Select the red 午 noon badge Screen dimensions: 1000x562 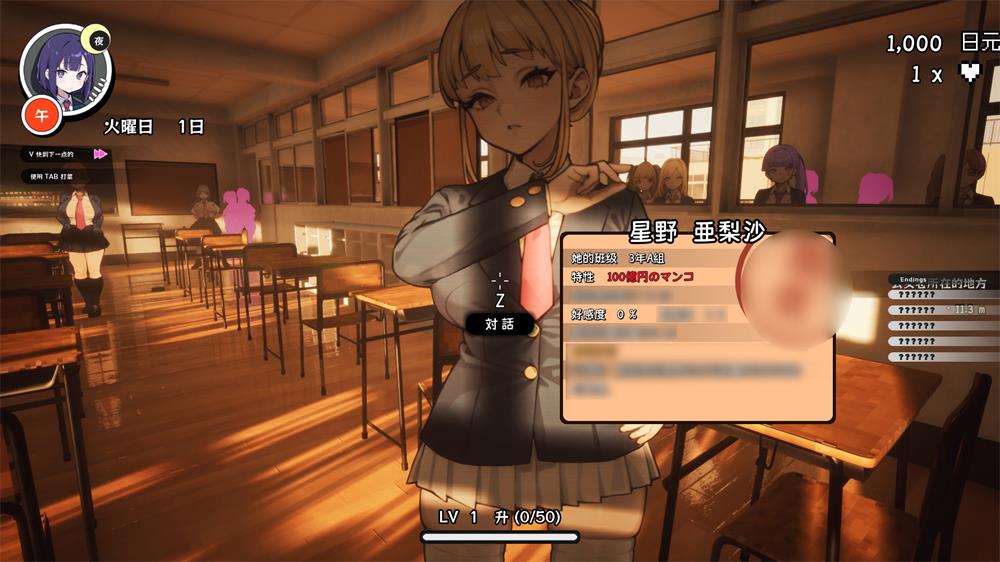pos(42,115)
